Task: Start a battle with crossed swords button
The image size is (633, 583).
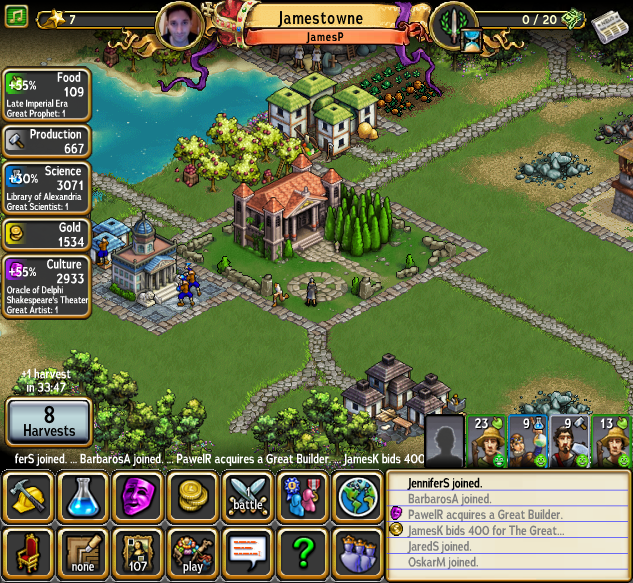Action: (x=248, y=497)
